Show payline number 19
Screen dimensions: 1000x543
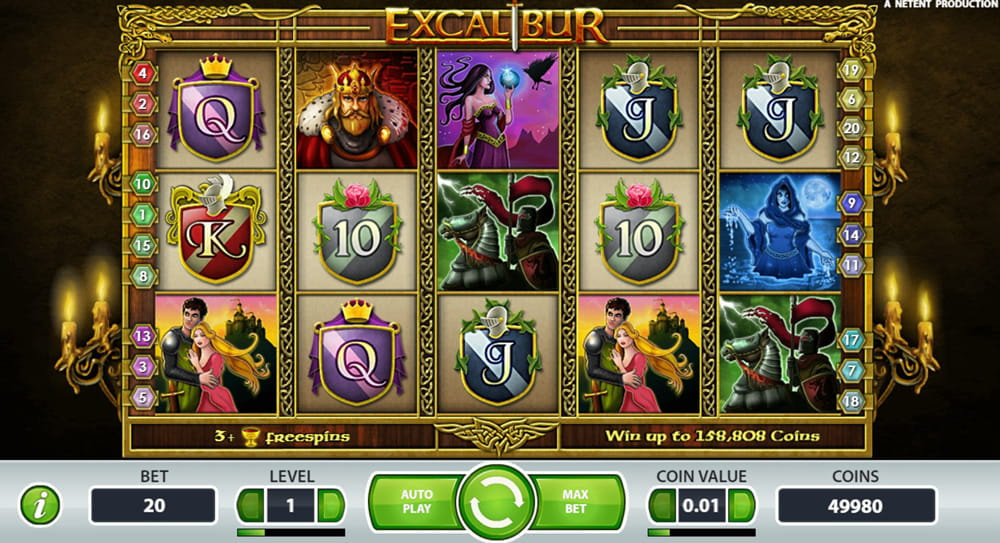click(x=852, y=70)
